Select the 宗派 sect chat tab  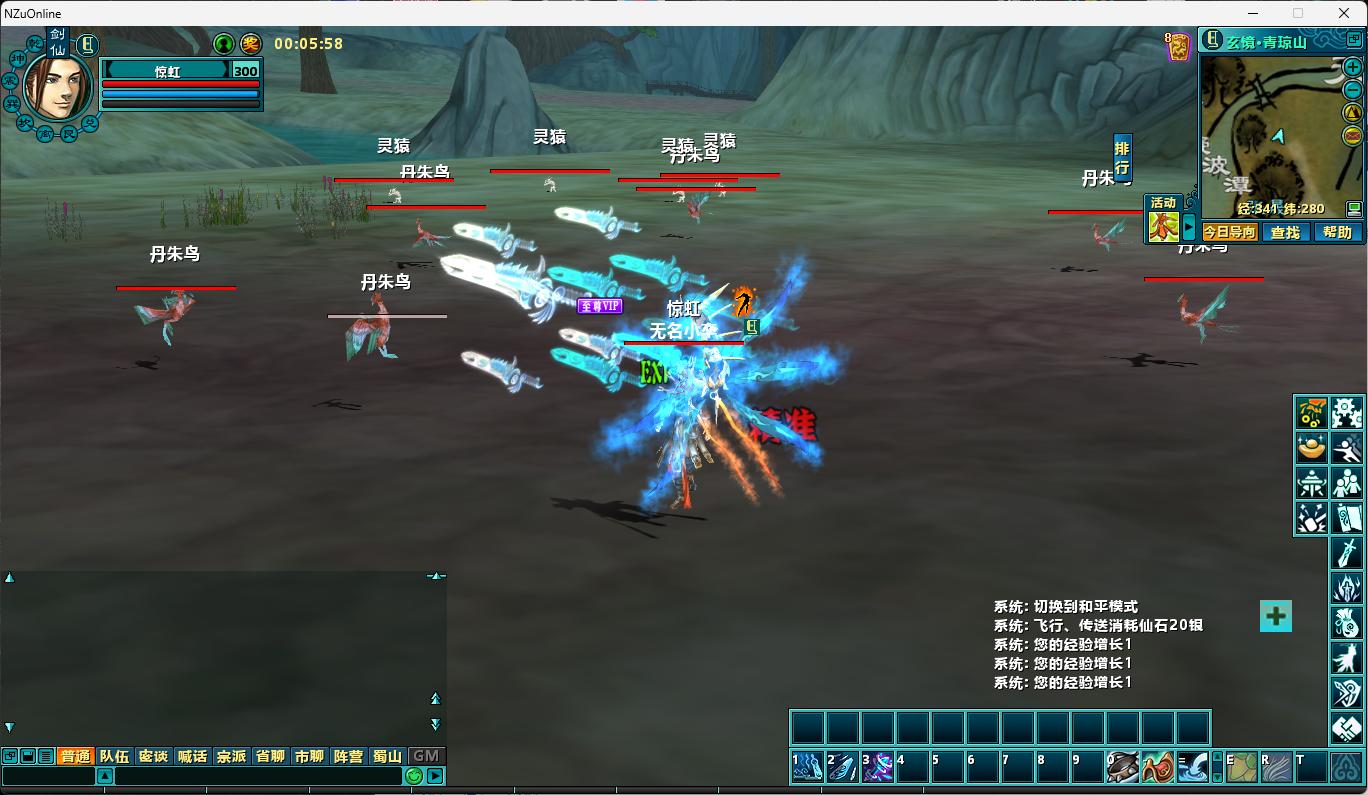click(231, 756)
